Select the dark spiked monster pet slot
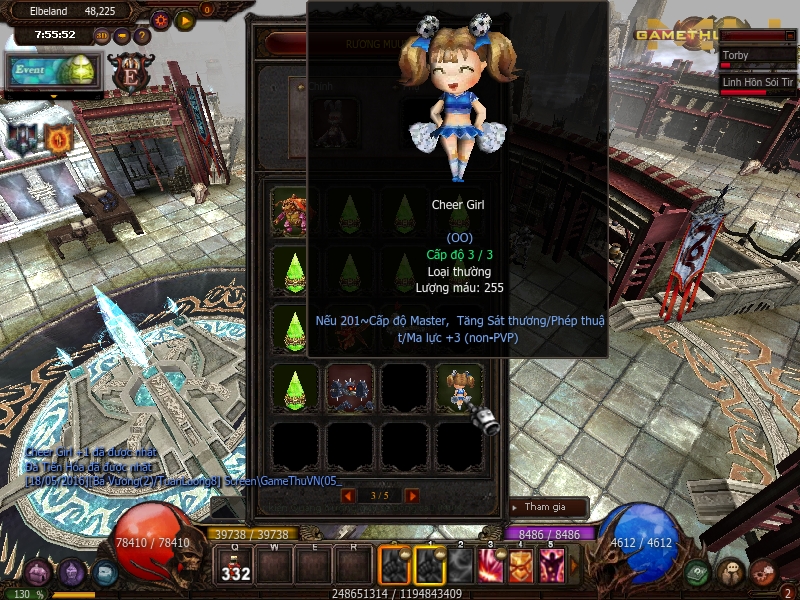Screen dimensions: 800x600 tap(350, 386)
